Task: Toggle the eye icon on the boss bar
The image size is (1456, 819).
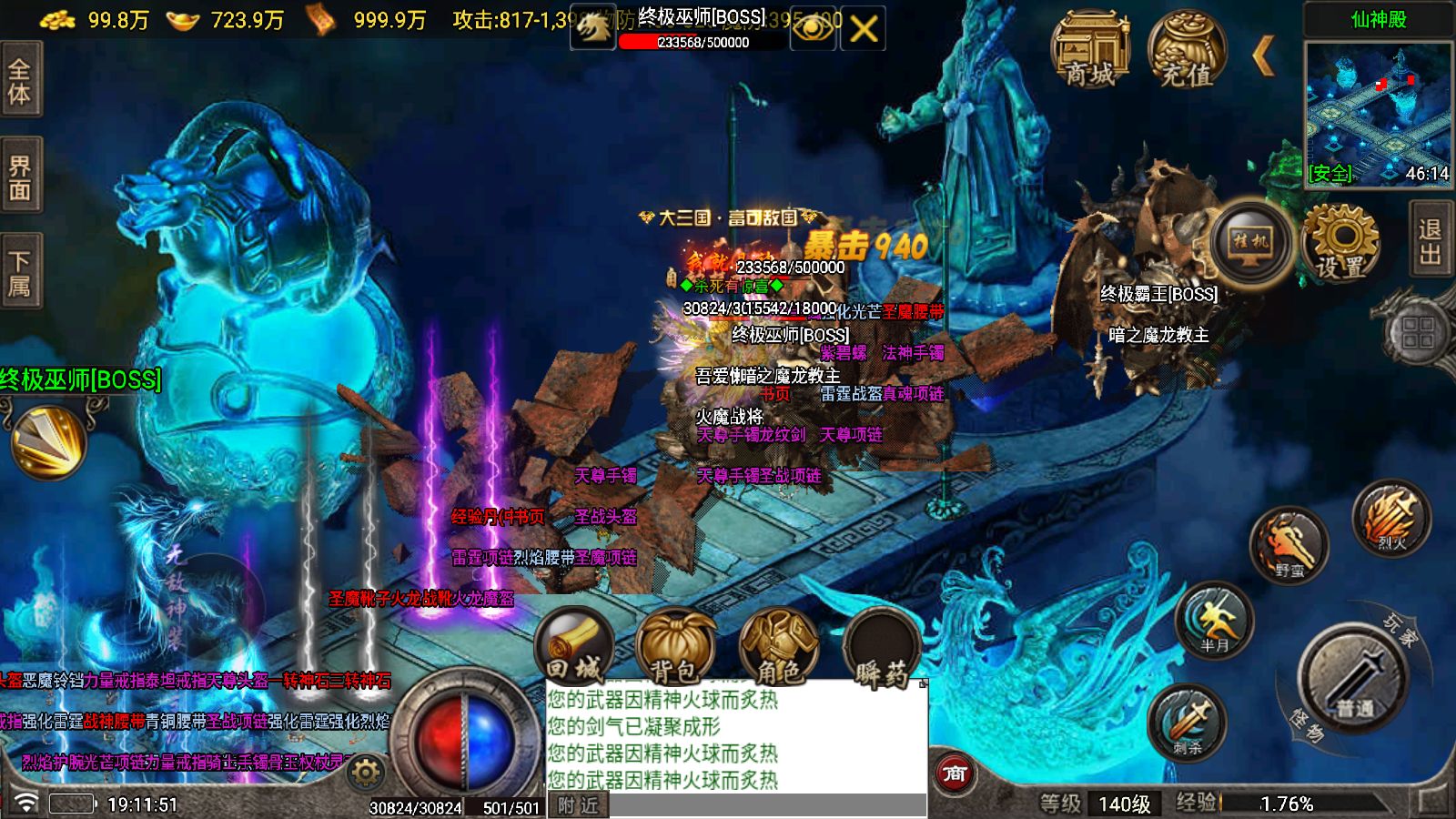Action: [813, 28]
